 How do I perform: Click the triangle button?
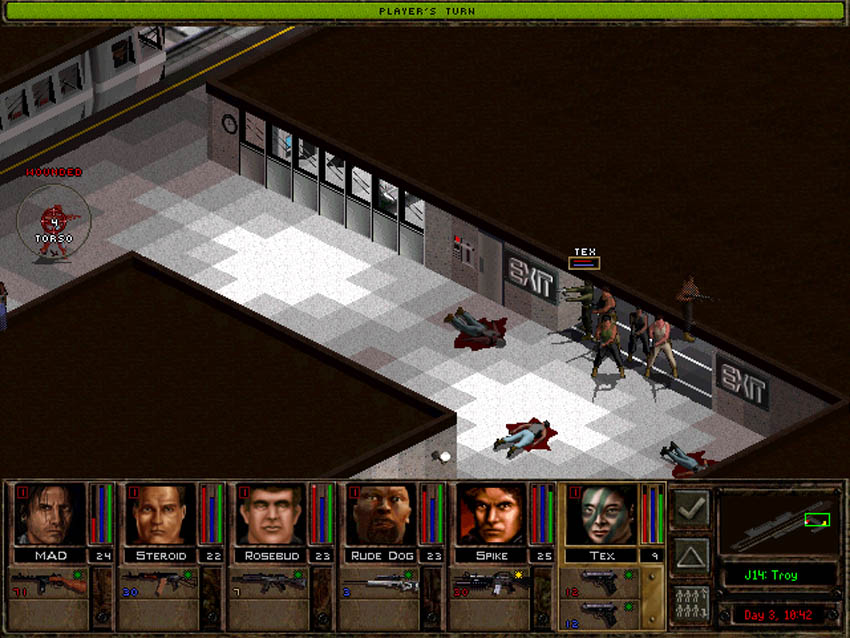(691, 557)
